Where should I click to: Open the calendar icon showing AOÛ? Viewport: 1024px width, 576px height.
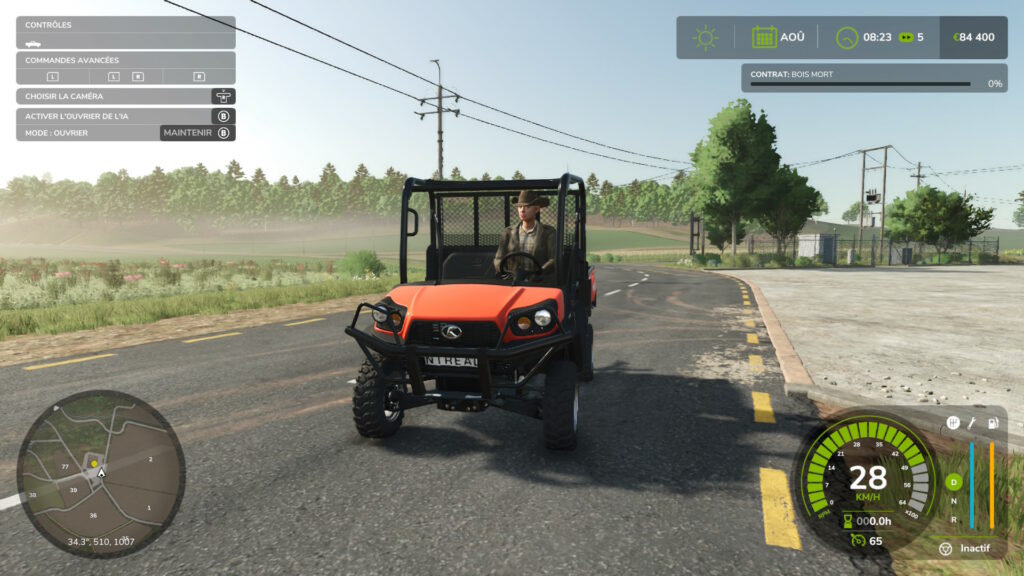[764, 37]
